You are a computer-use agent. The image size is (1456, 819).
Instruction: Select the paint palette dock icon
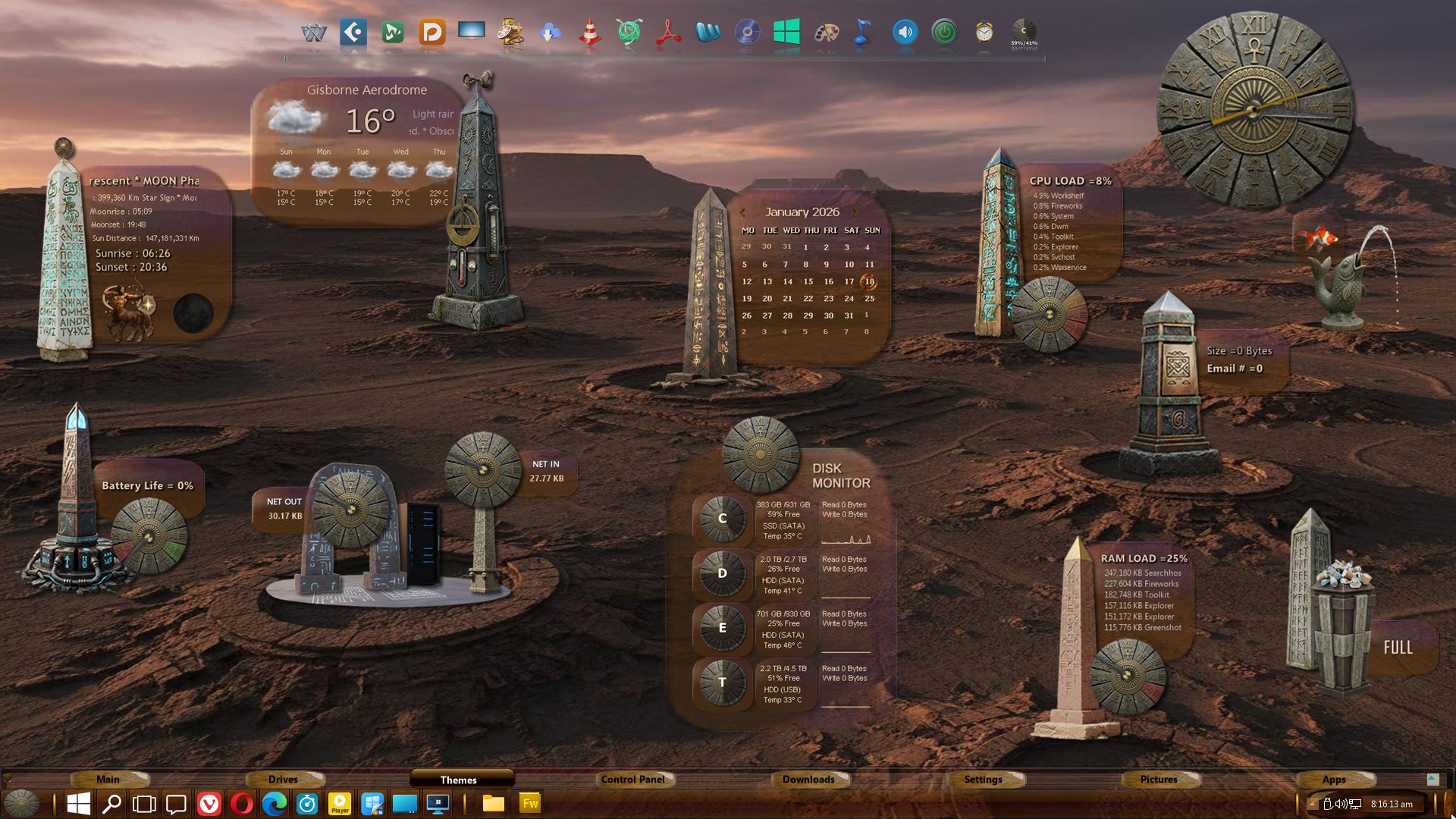tap(826, 33)
